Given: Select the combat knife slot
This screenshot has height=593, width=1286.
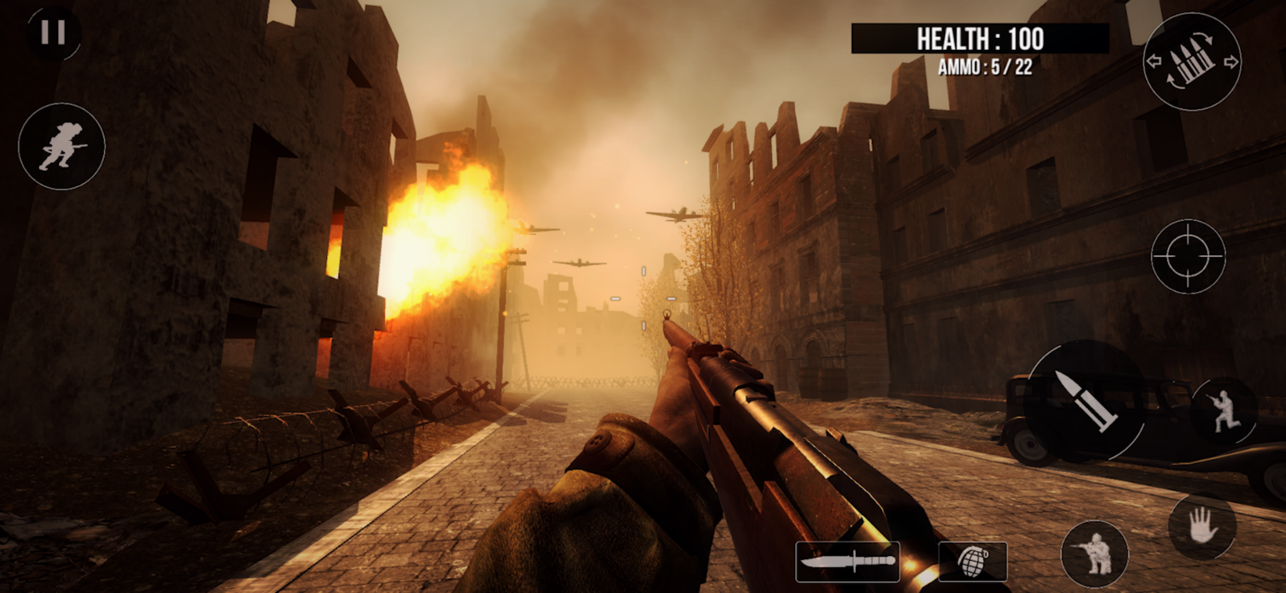Looking at the screenshot, I should (847, 562).
